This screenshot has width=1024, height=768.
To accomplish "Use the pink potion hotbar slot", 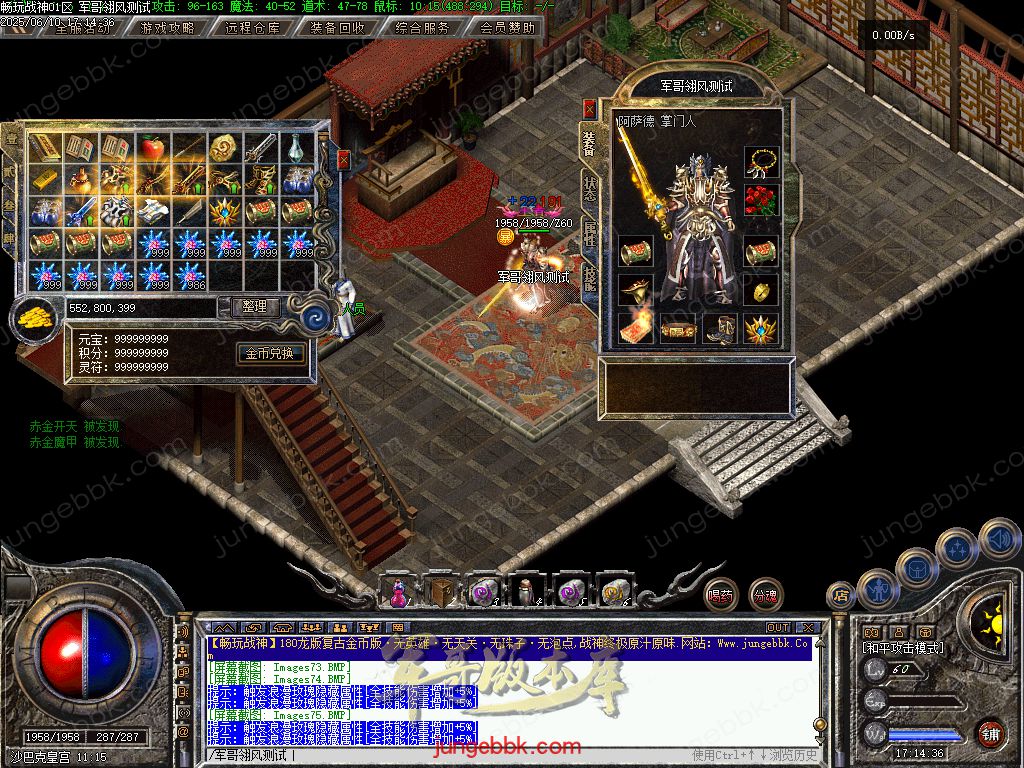I will coord(398,592).
